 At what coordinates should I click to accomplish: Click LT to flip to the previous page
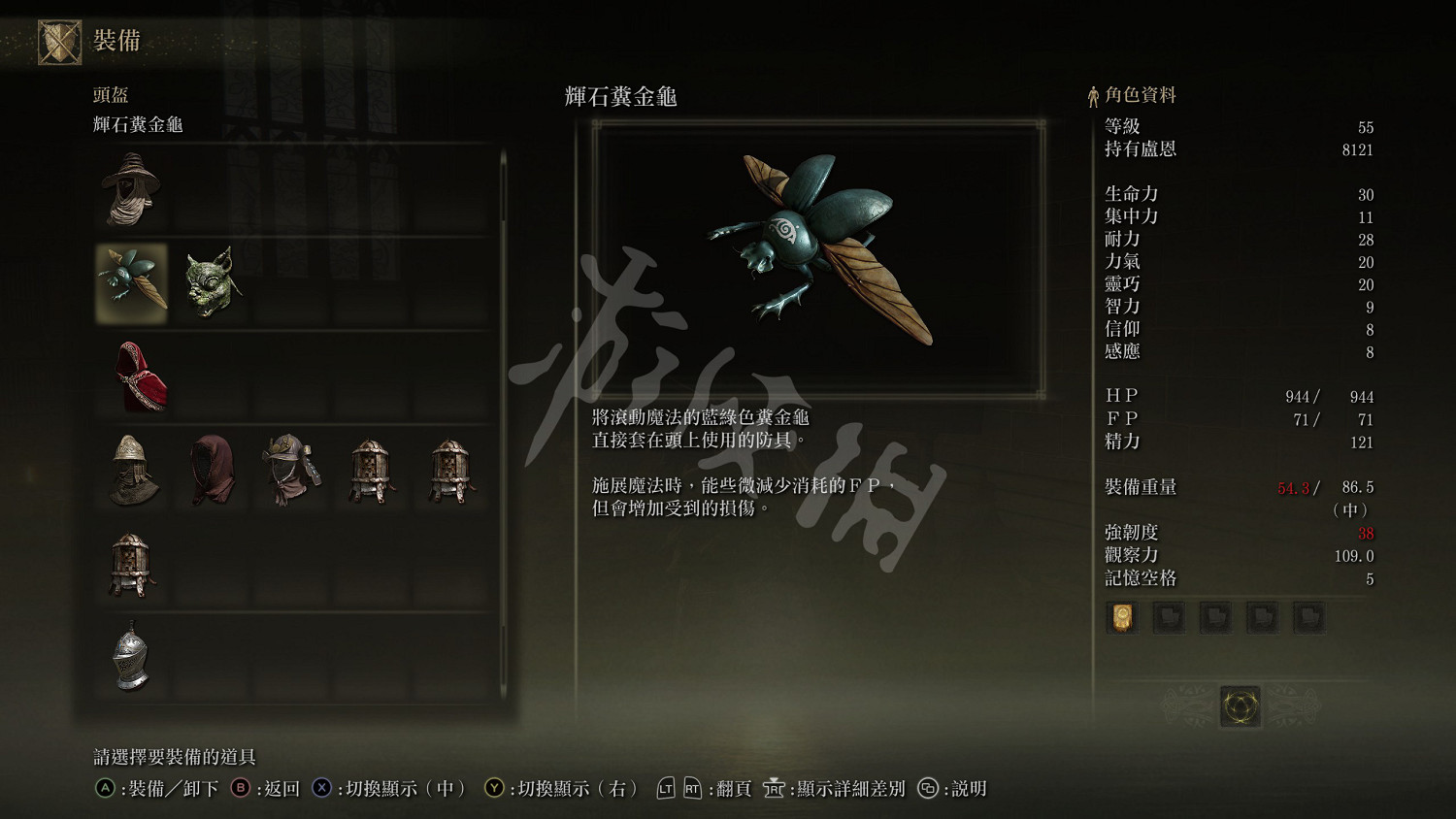(665, 789)
